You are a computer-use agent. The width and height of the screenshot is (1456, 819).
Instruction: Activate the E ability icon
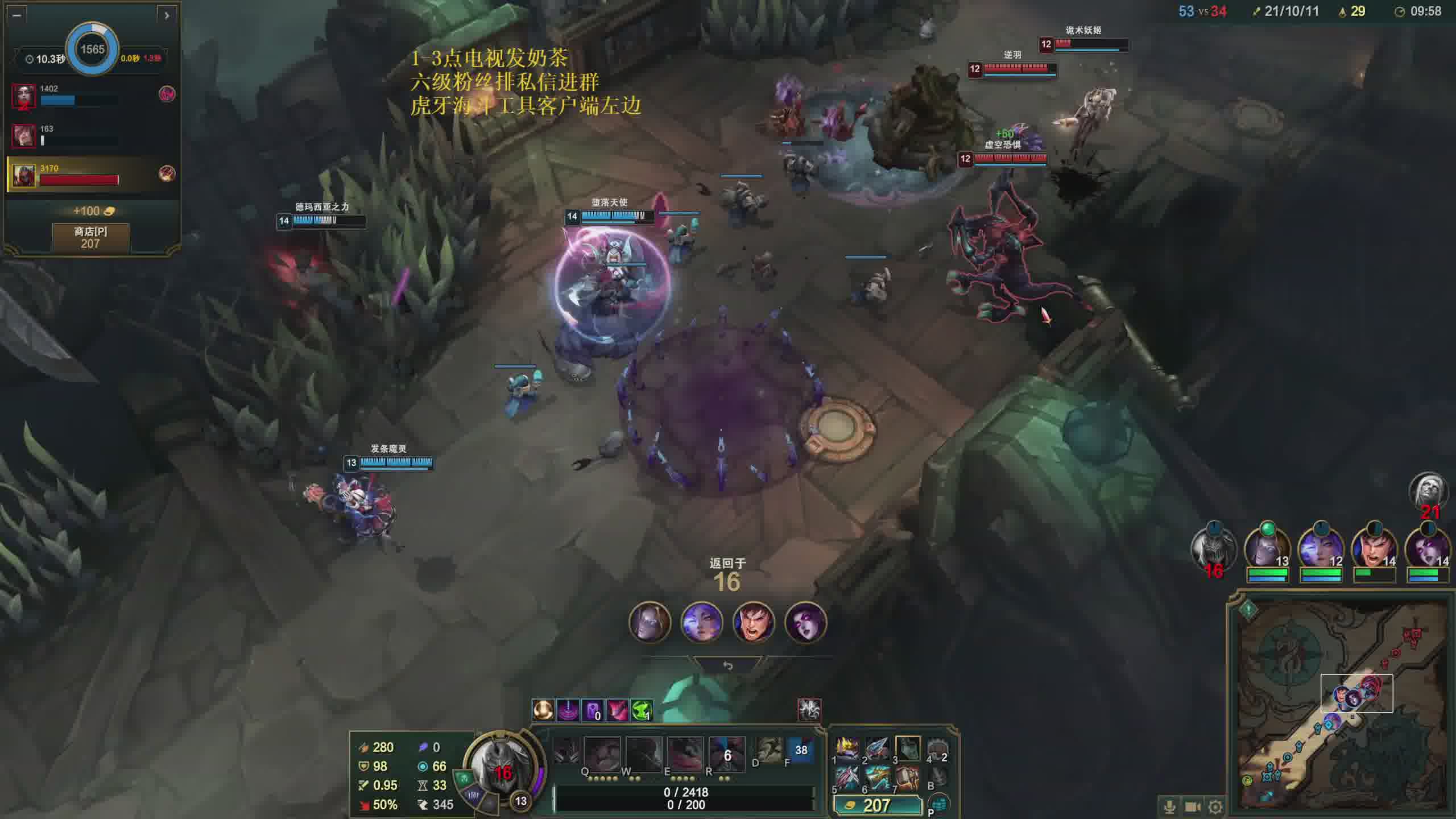point(685,754)
